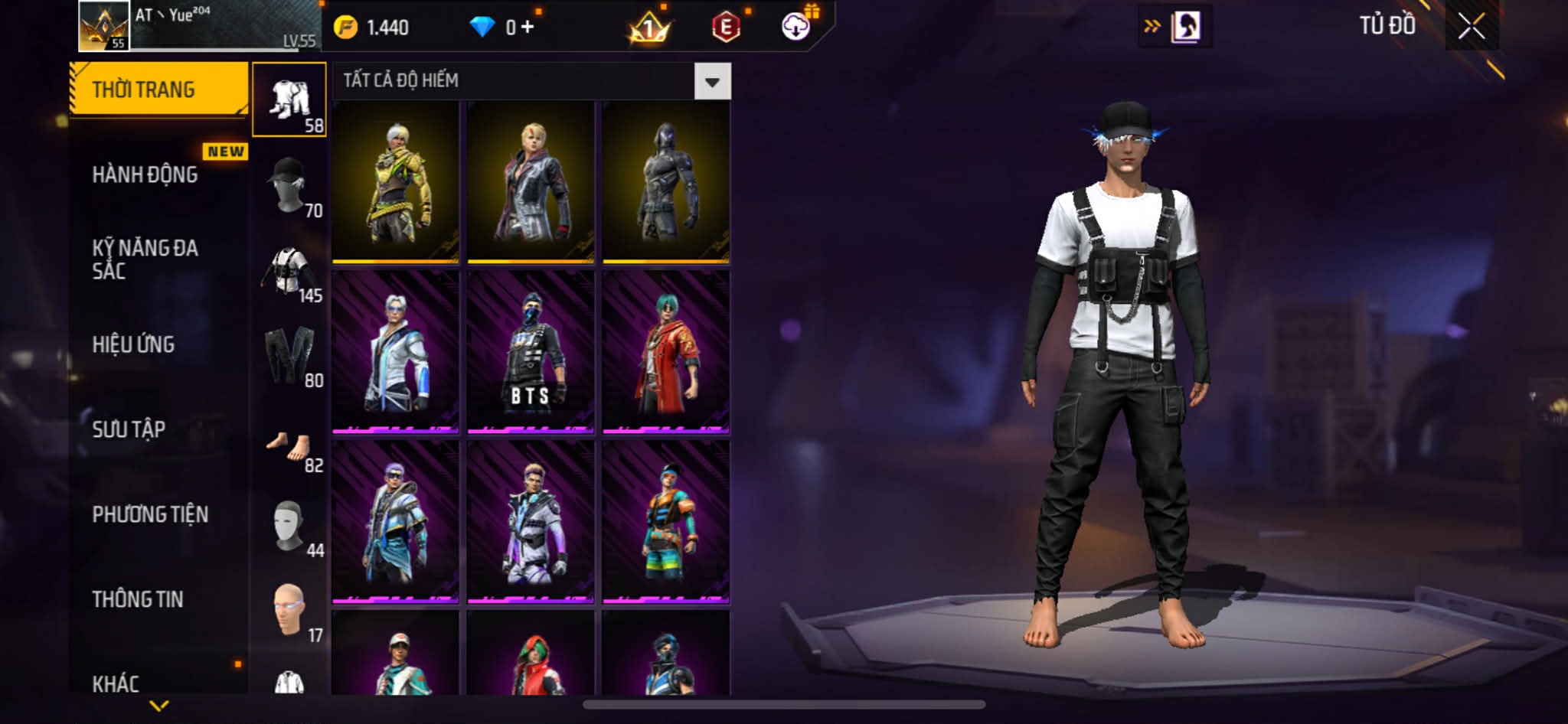Equip the BTS outfit
Image resolution: width=1568 pixels, height=724 pixels.
pyautogui.click(x=531, y=352)
